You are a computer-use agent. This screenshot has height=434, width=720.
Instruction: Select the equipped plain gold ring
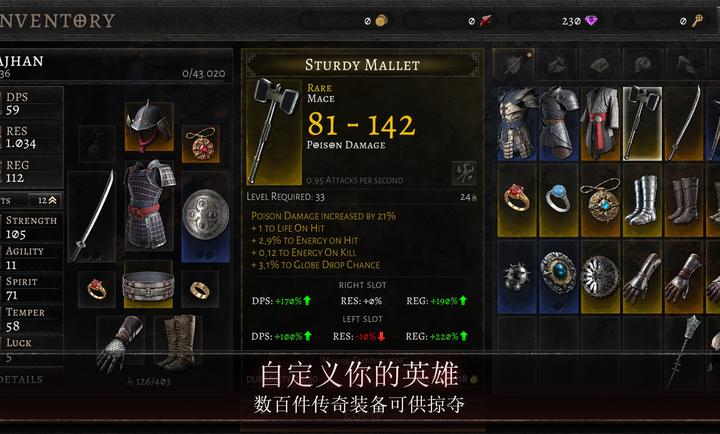(x=200, y=288)
